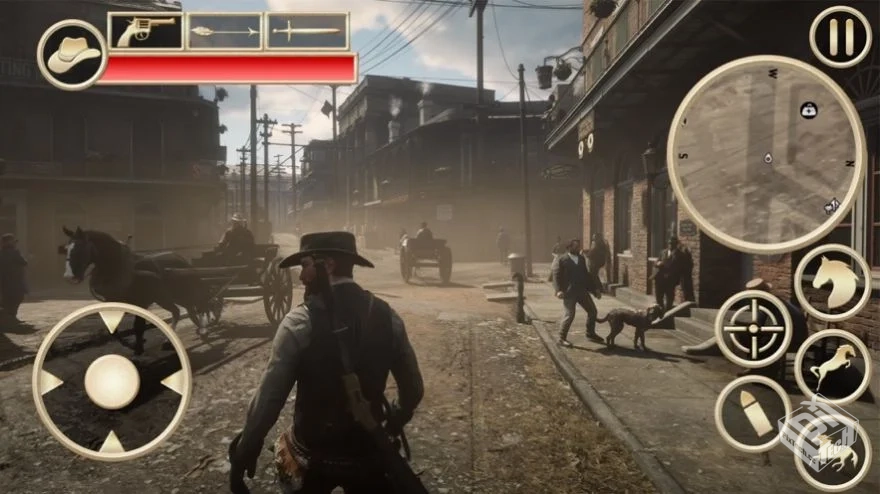Tap the horse head button
880x494 pixels.
tap(832, 283)
